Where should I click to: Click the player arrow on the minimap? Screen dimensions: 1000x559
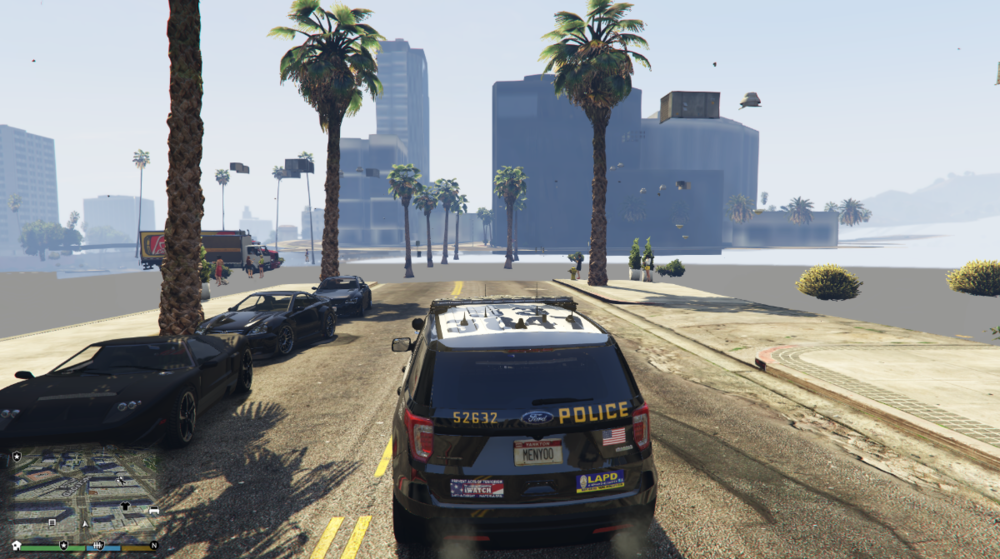coord(85,524)
